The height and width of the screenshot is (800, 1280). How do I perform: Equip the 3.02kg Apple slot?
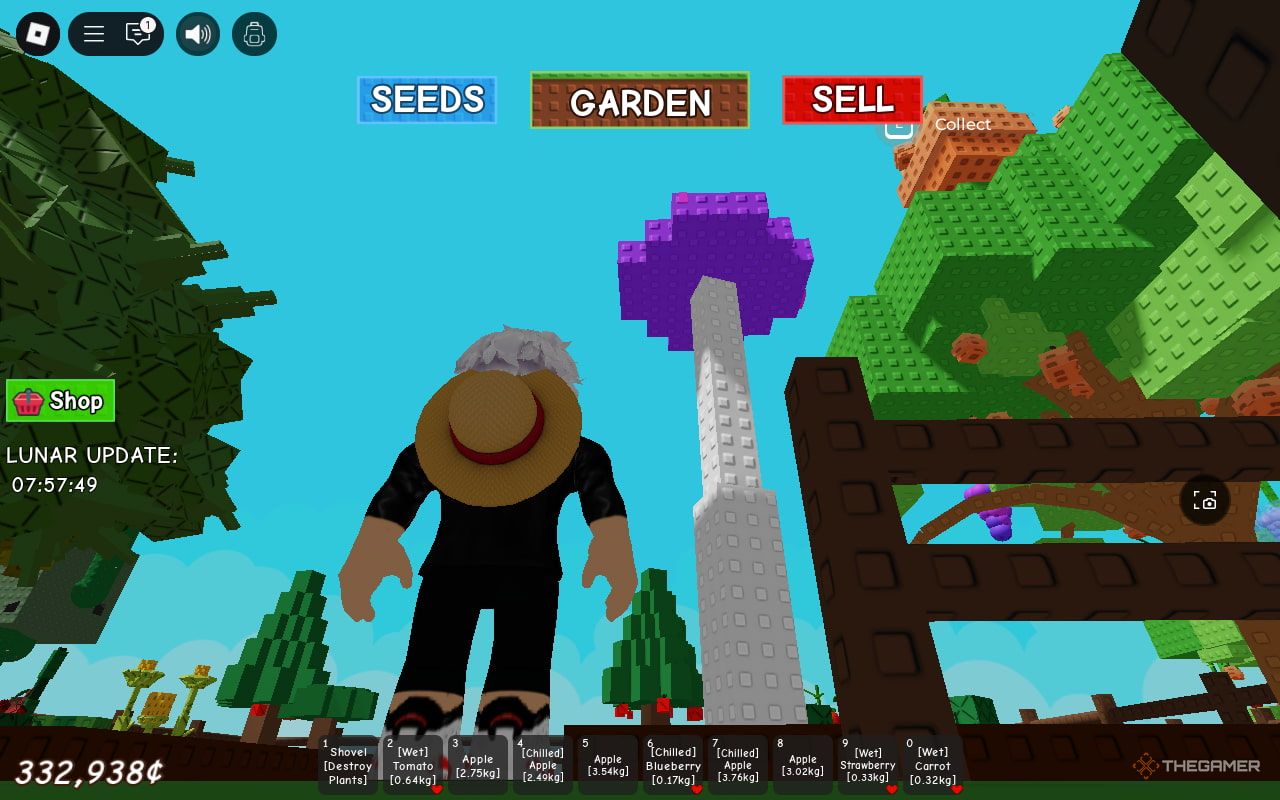(803, 766)
